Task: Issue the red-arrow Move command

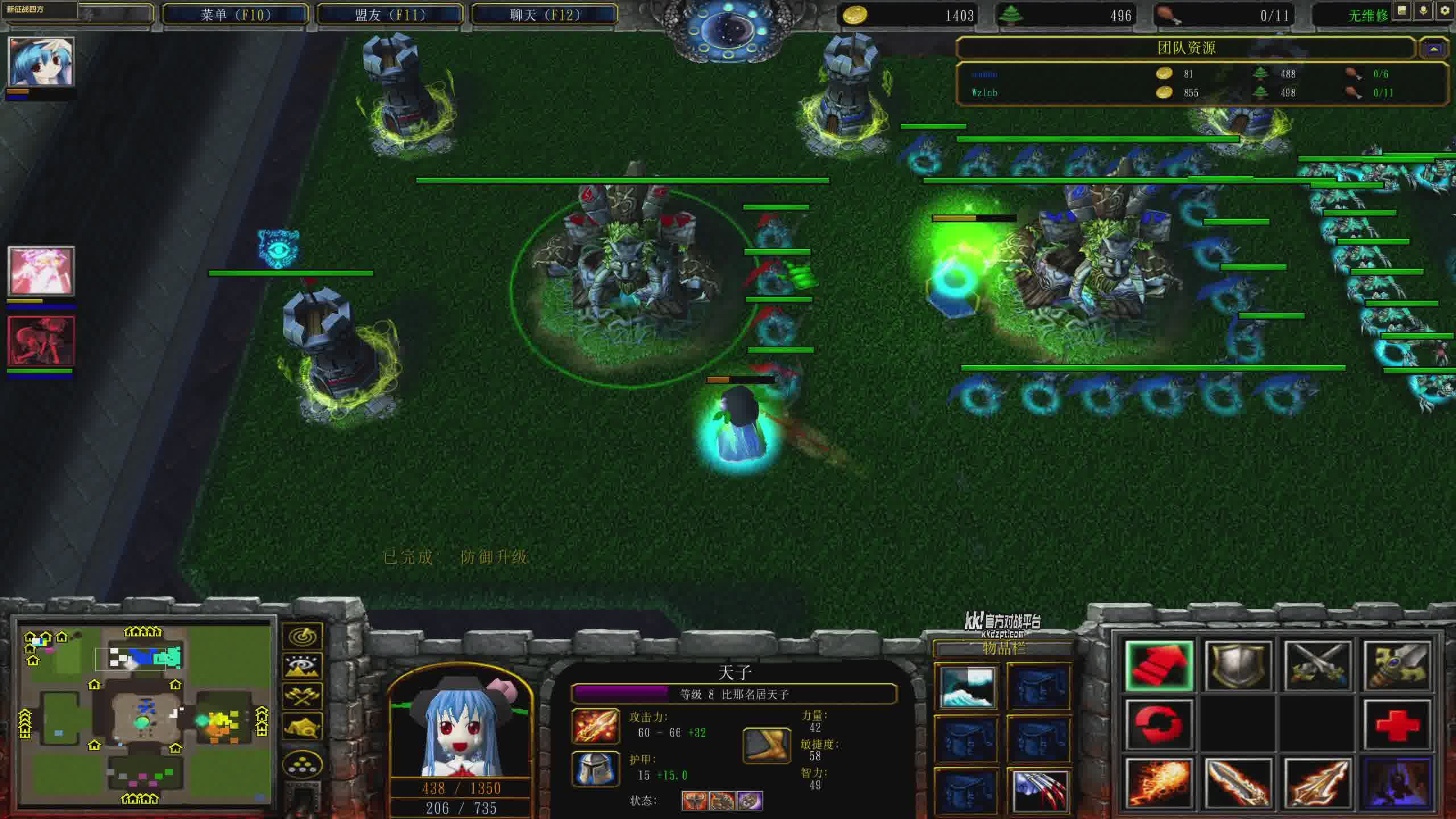Action: click(x=1159, y=667)
